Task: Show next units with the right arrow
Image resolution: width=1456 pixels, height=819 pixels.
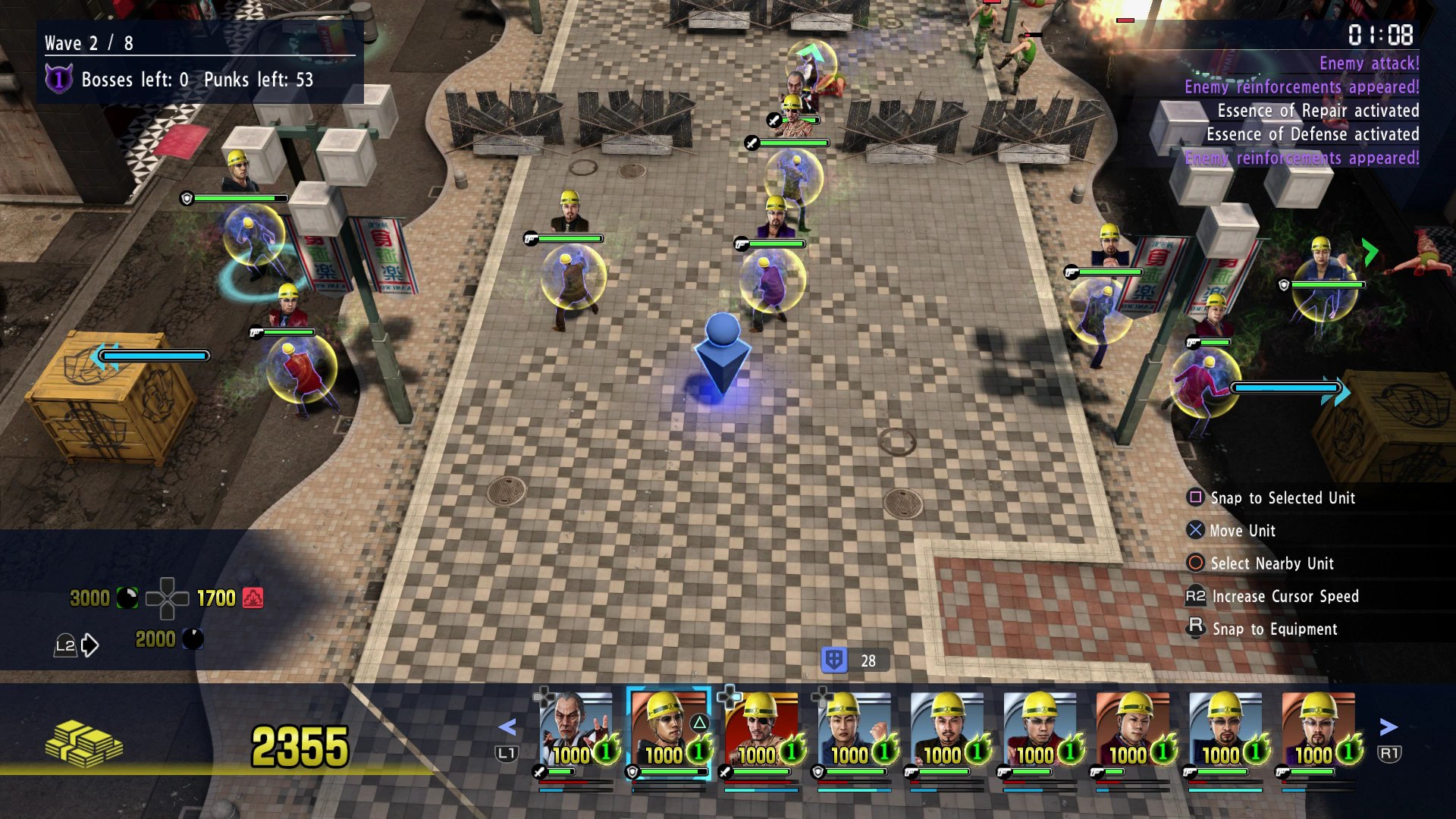Action: pos(1389,728)
